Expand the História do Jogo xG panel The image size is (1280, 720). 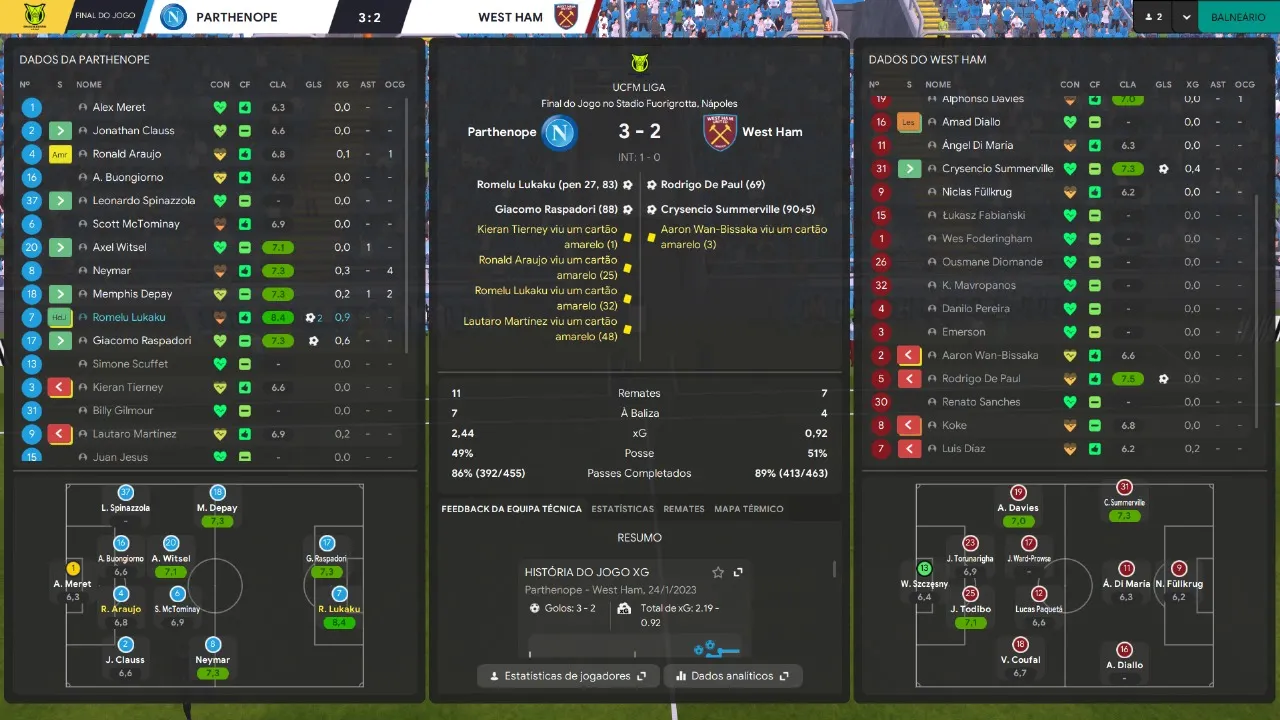[738, 572]
